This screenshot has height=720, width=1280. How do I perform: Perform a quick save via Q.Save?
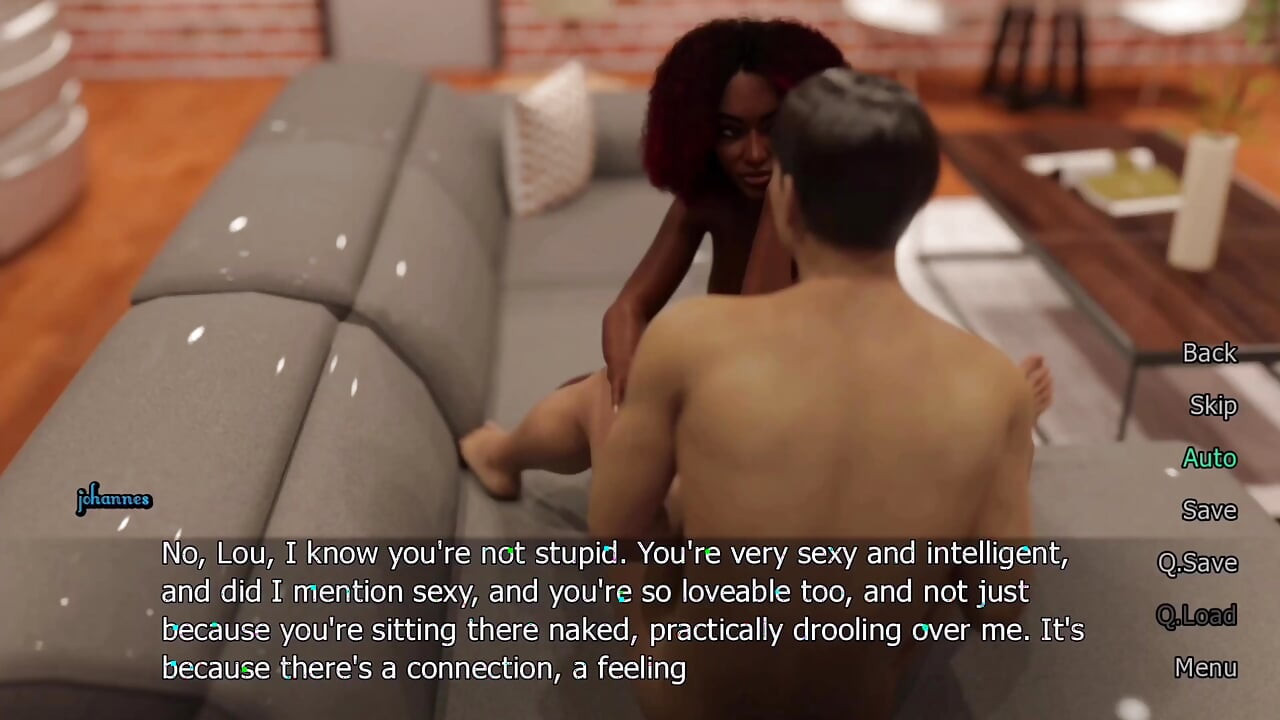(1197, 562)
